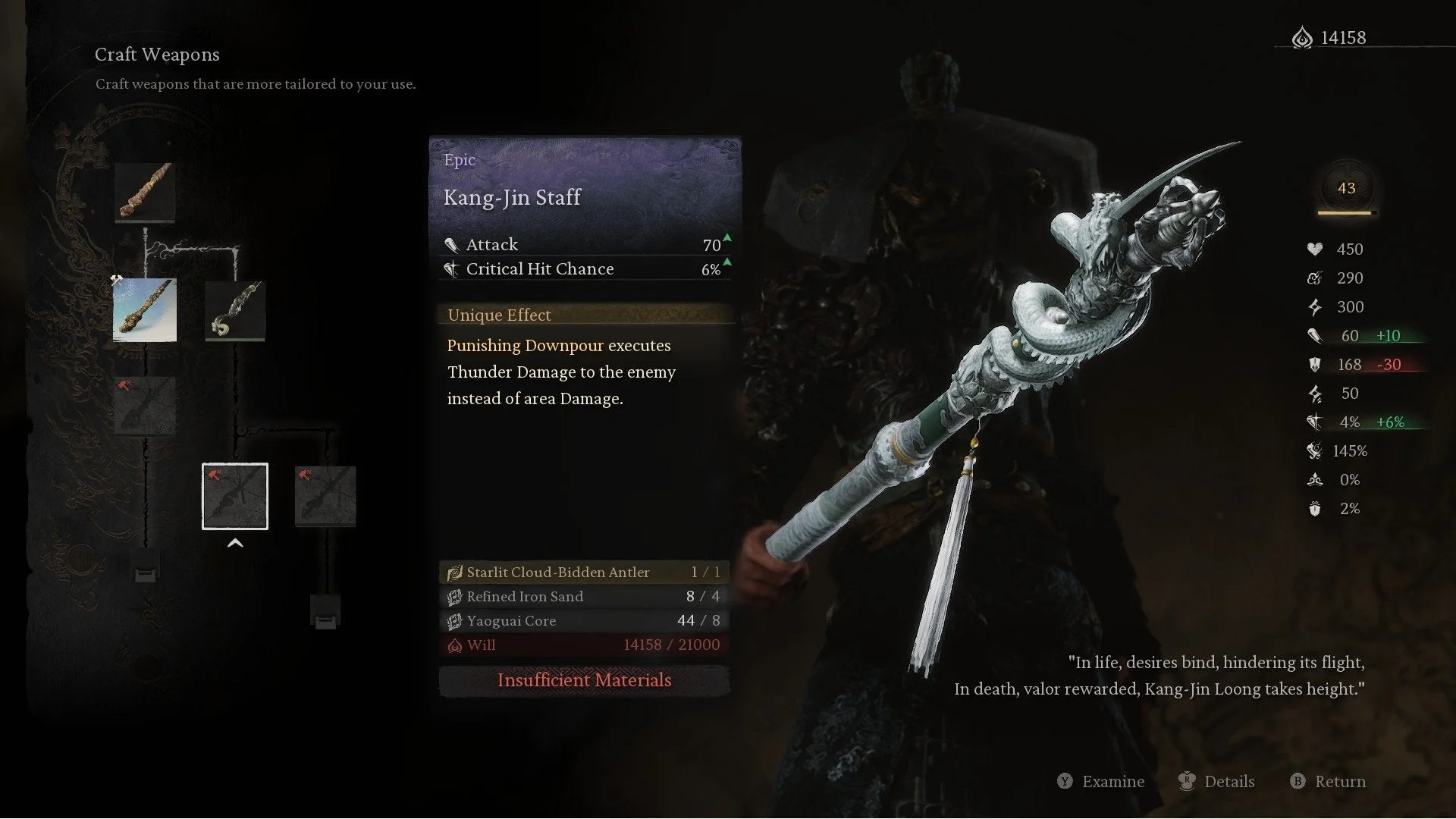
Task: Select the highlighted Kang-Jin Staff tree slot
Action: pyautogui.click(x=235, y=496)
